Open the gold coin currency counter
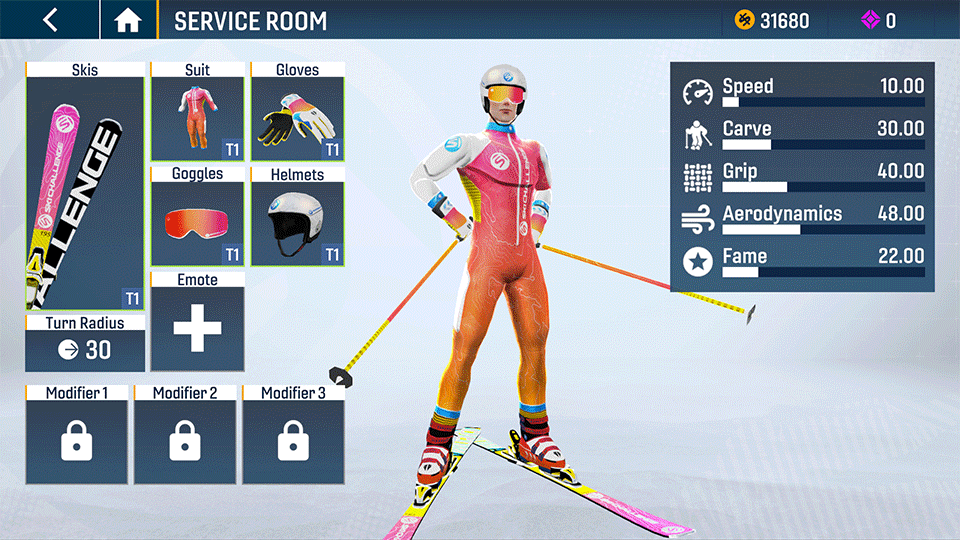 point(773,20)
